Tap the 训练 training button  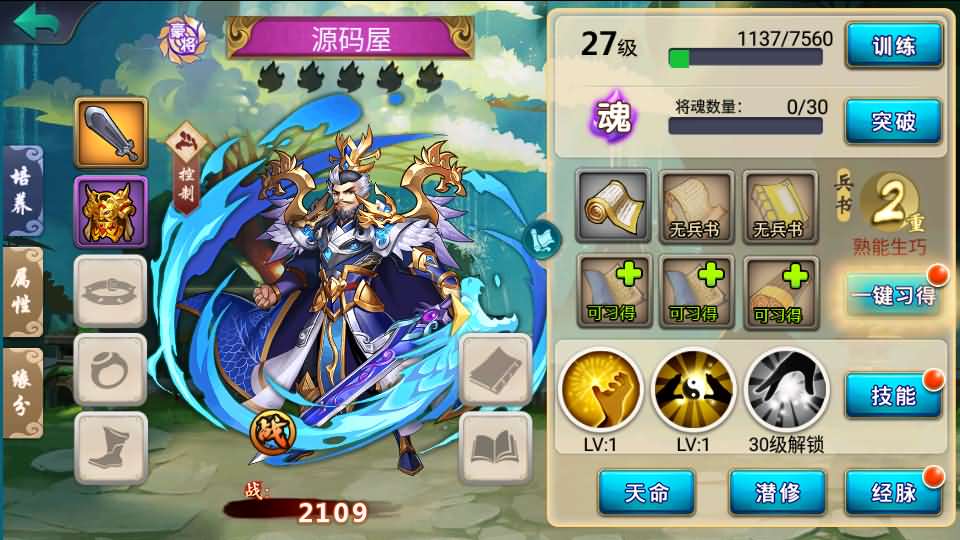click(x=893, y=45)
